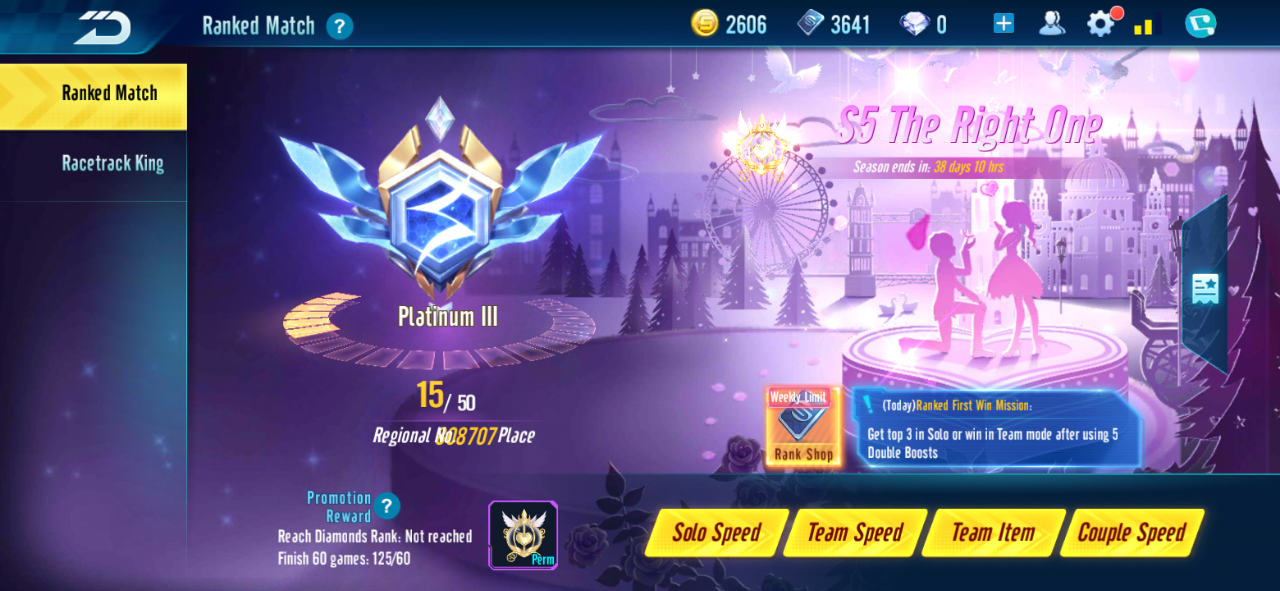
Task: Open the settings gear
Action: 1100,24
